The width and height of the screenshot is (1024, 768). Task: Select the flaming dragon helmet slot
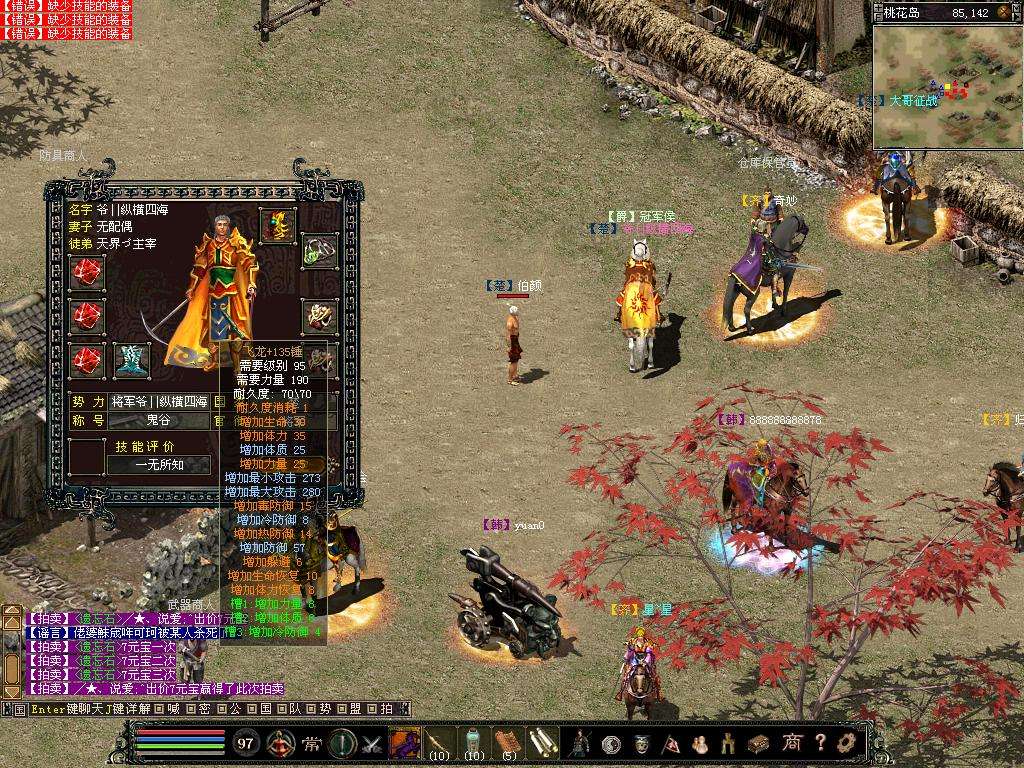278,226
